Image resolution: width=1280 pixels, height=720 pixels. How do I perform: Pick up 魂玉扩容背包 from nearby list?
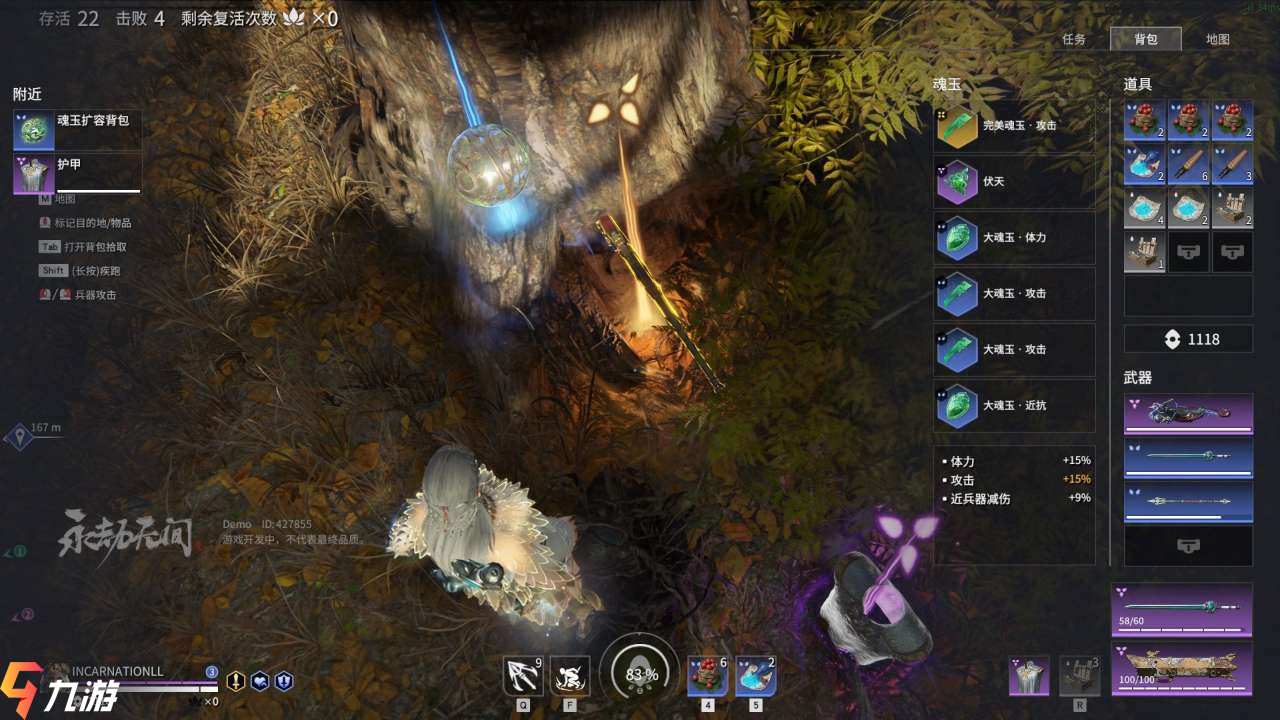tap(77, 130)
